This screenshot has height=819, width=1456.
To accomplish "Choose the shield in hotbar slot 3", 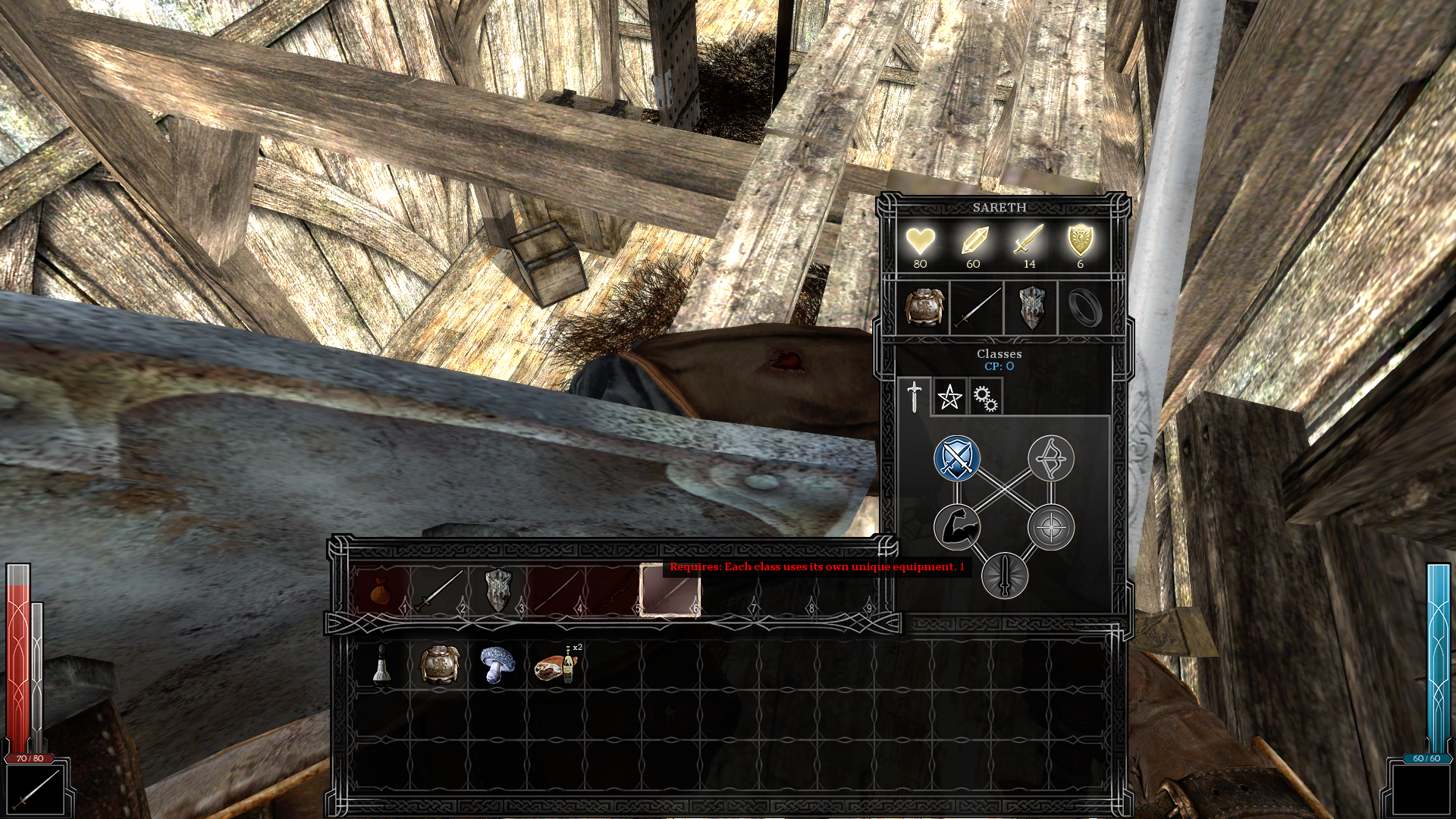I will pyautogui.click(x=497, y=591).
